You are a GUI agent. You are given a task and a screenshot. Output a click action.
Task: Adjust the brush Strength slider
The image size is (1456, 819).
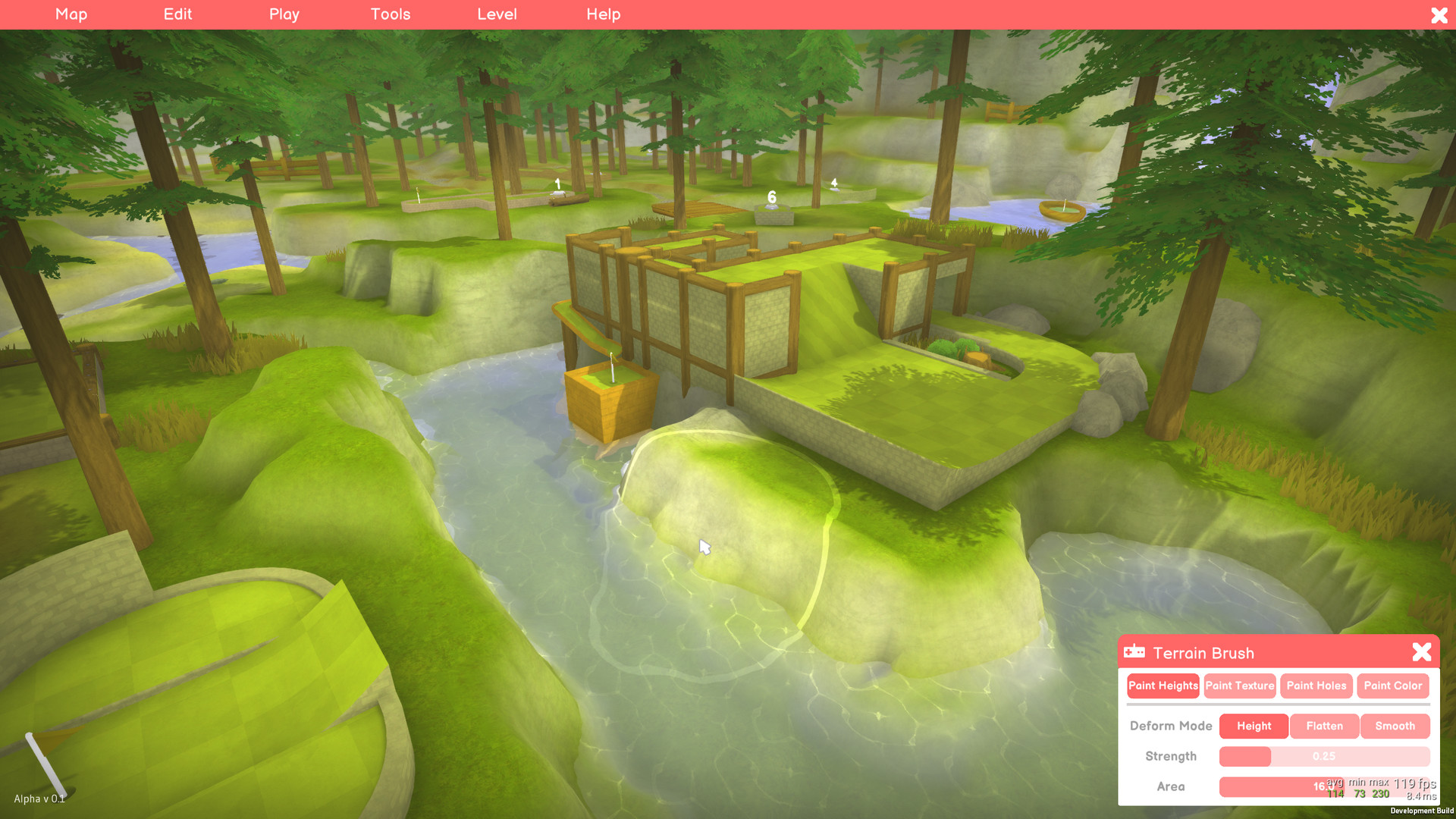click(1324, 756)
